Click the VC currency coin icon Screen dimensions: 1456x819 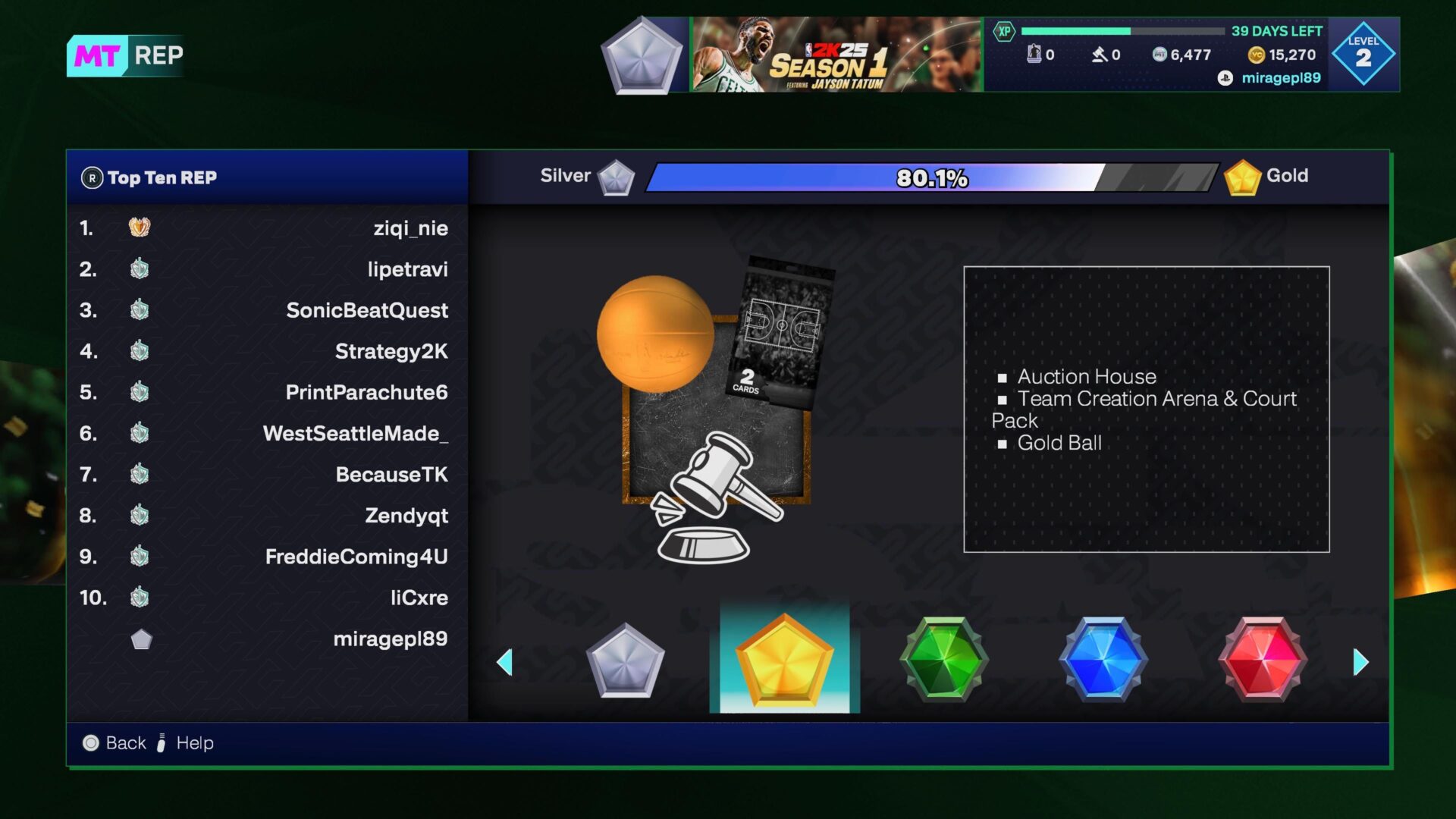[x=1258, y=55]
